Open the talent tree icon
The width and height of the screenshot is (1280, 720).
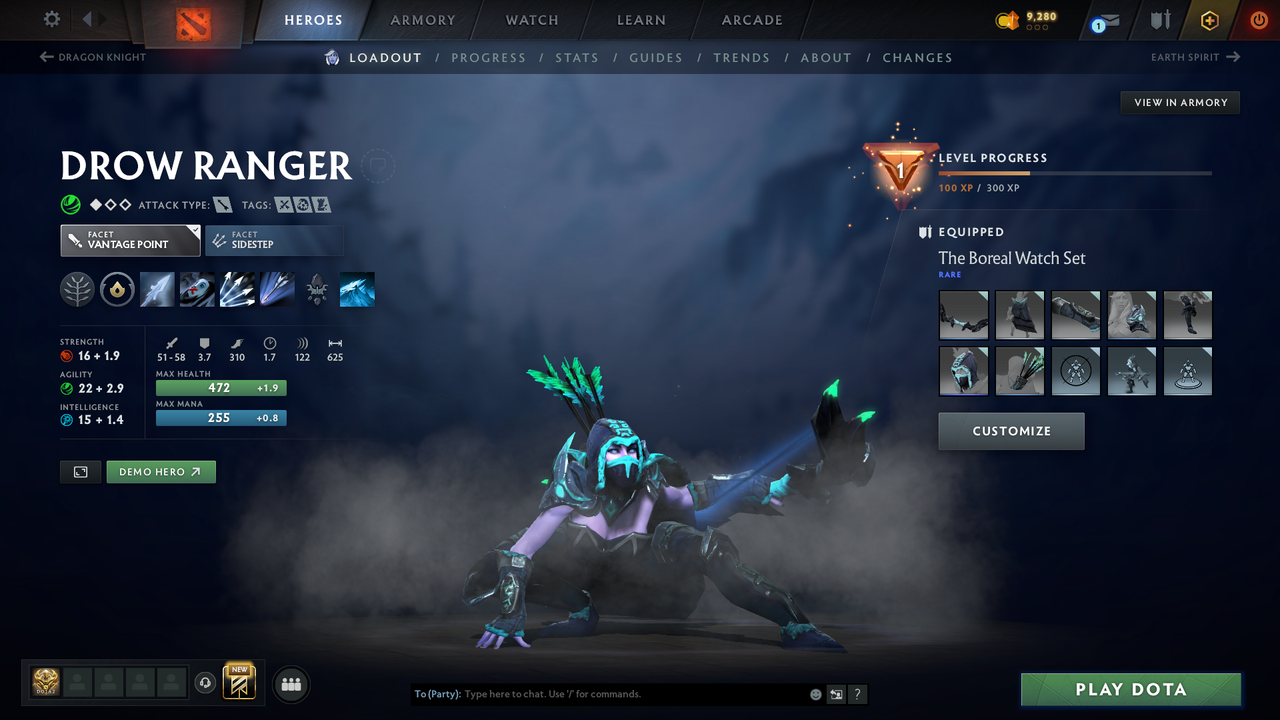coord(77,289)
